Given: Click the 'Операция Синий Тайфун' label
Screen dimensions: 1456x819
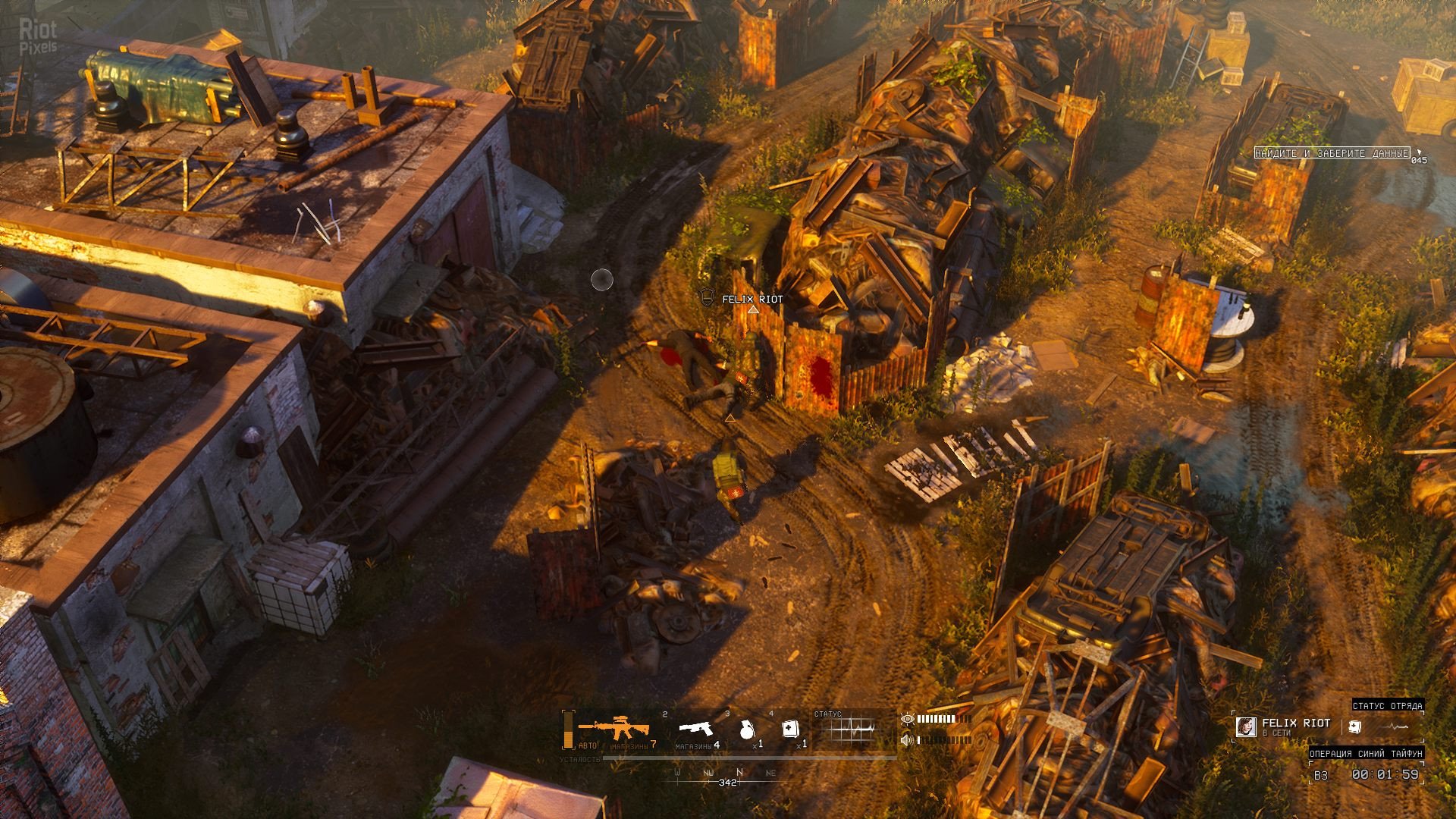Looking at the screenshot, I should 1365,753.
